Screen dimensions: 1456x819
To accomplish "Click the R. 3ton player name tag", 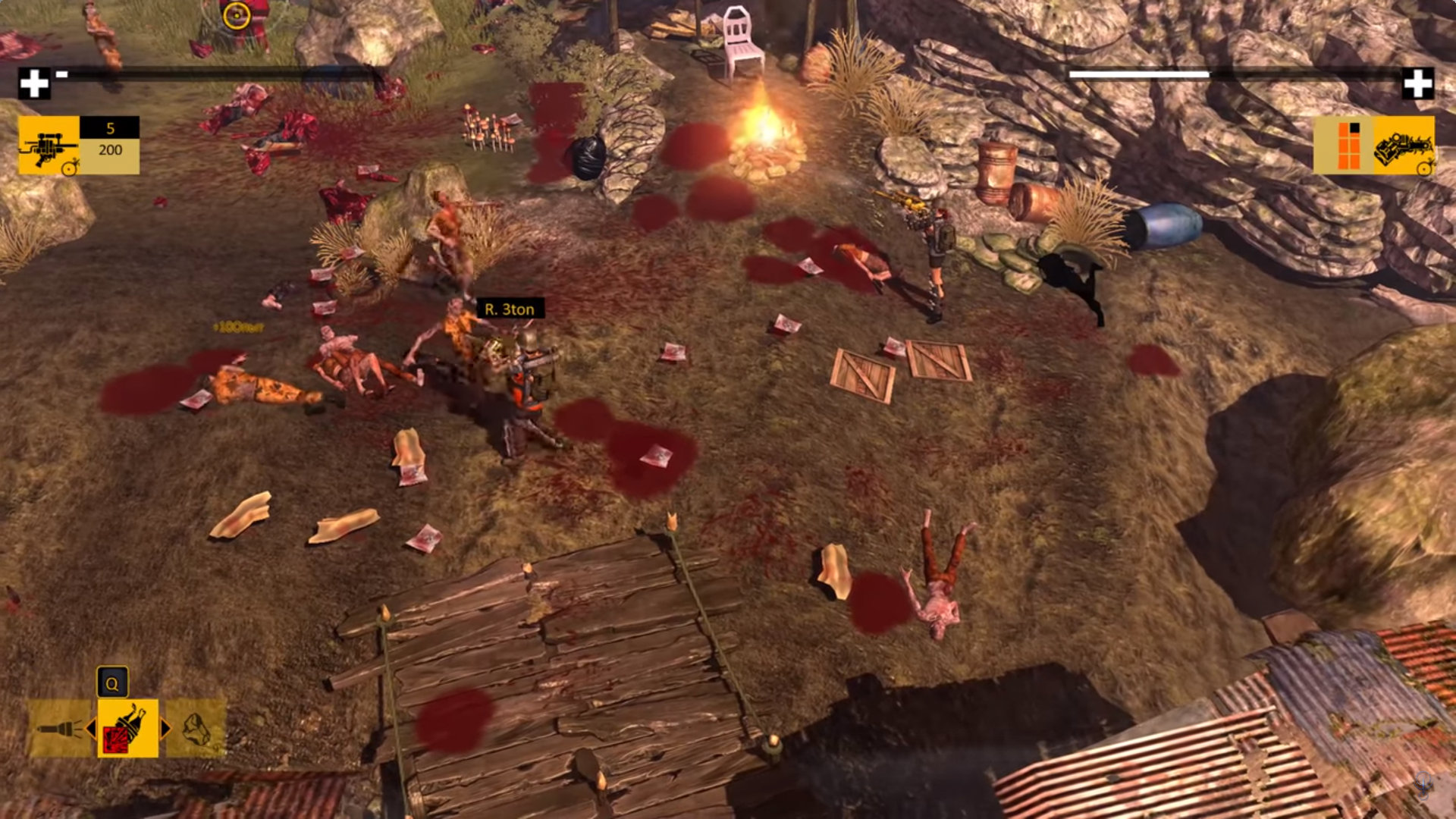I will point(510,309).
